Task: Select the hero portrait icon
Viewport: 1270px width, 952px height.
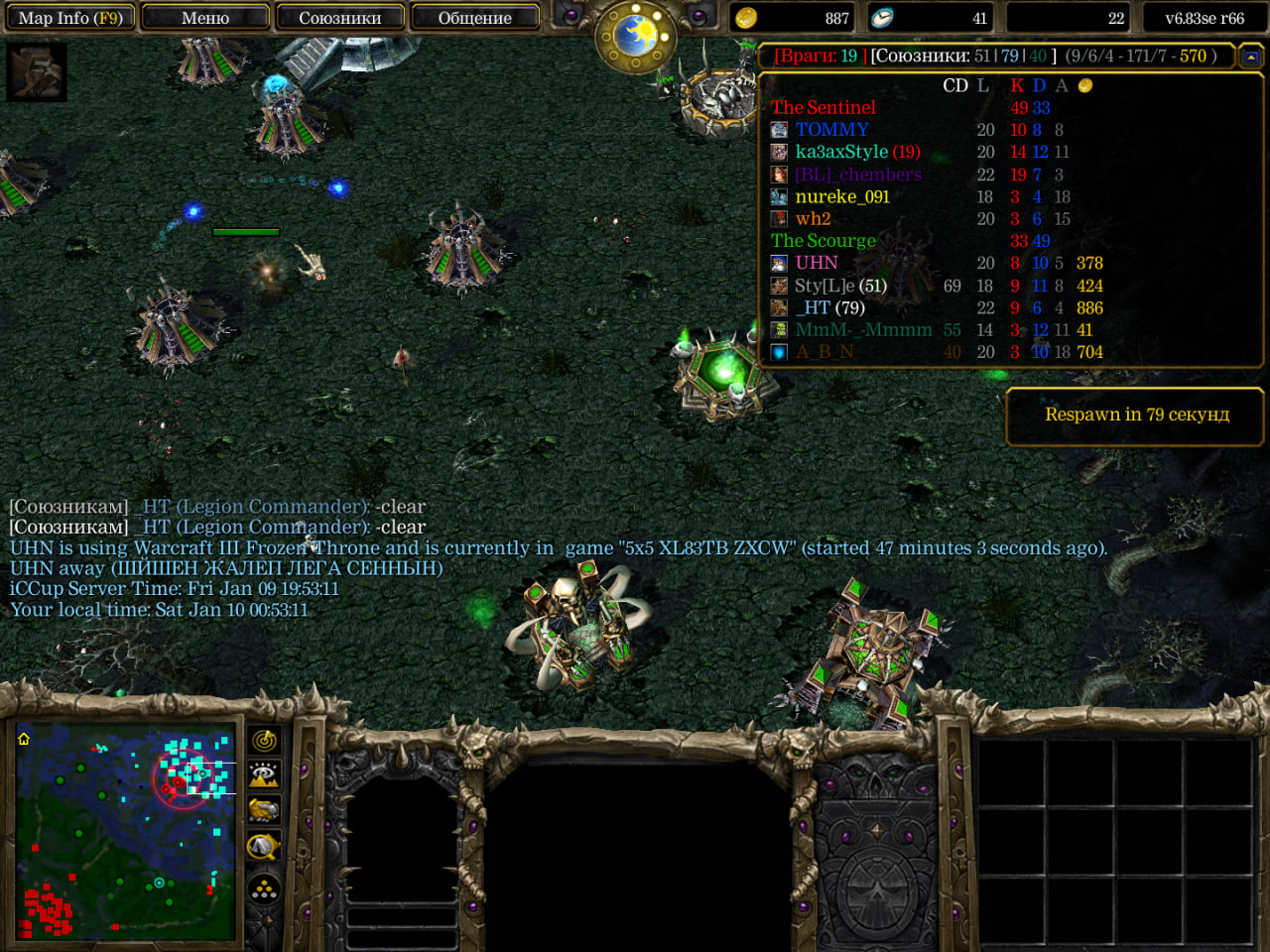Action: [x=37, y=71]
